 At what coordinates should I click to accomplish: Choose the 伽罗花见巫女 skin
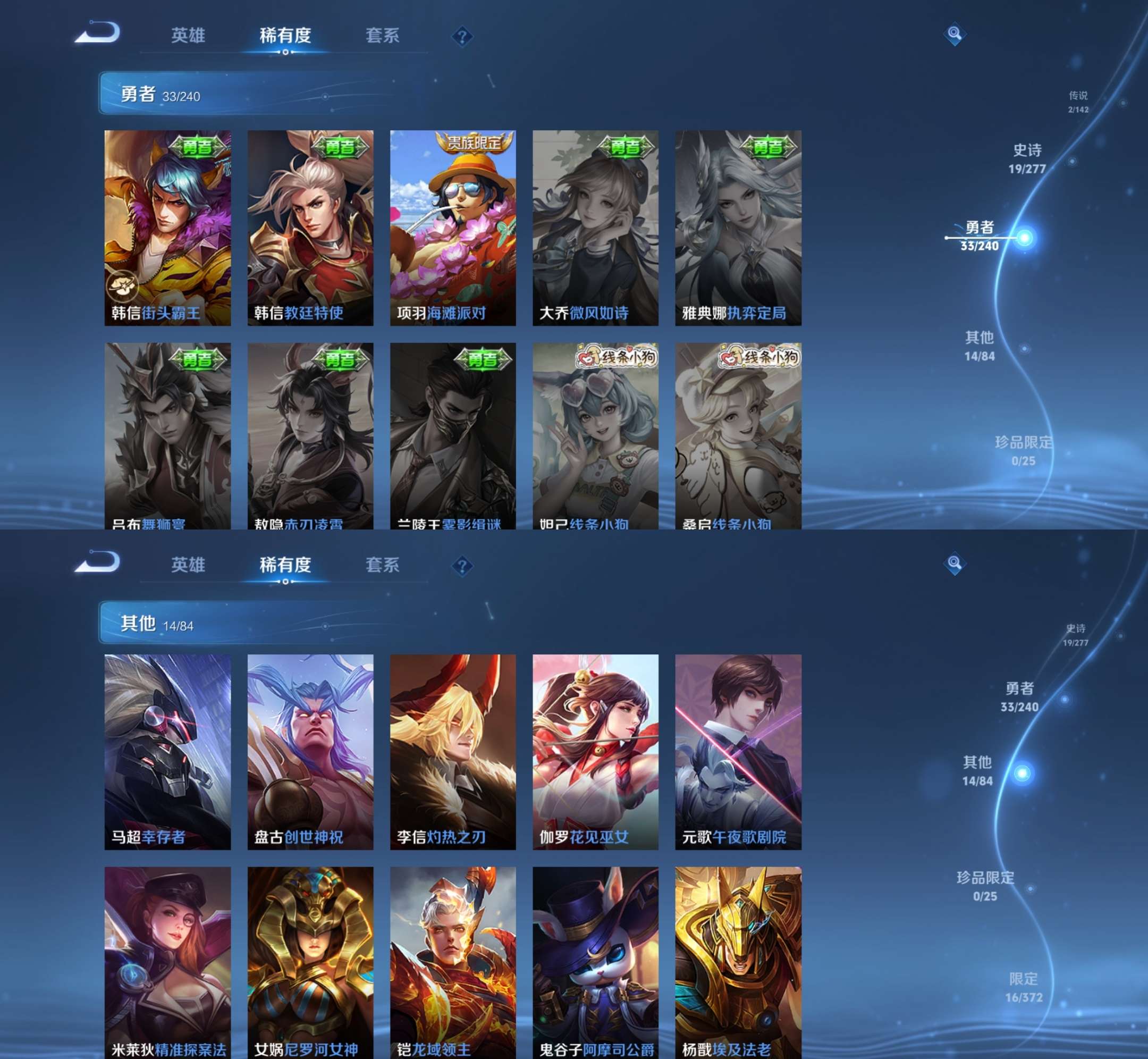(595, 751)
